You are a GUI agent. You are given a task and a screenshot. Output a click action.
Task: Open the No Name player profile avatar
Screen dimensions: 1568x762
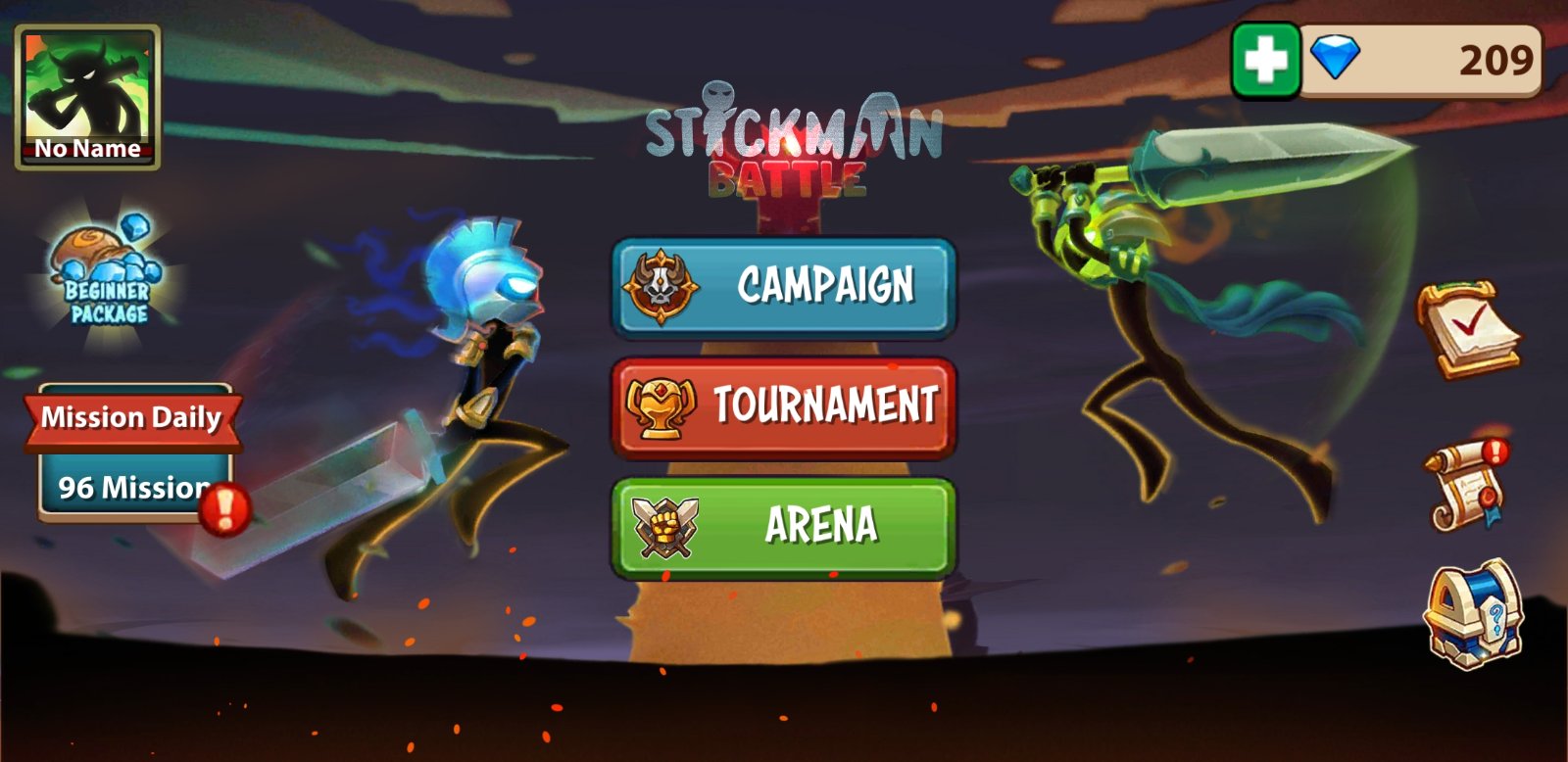point(87,96)
